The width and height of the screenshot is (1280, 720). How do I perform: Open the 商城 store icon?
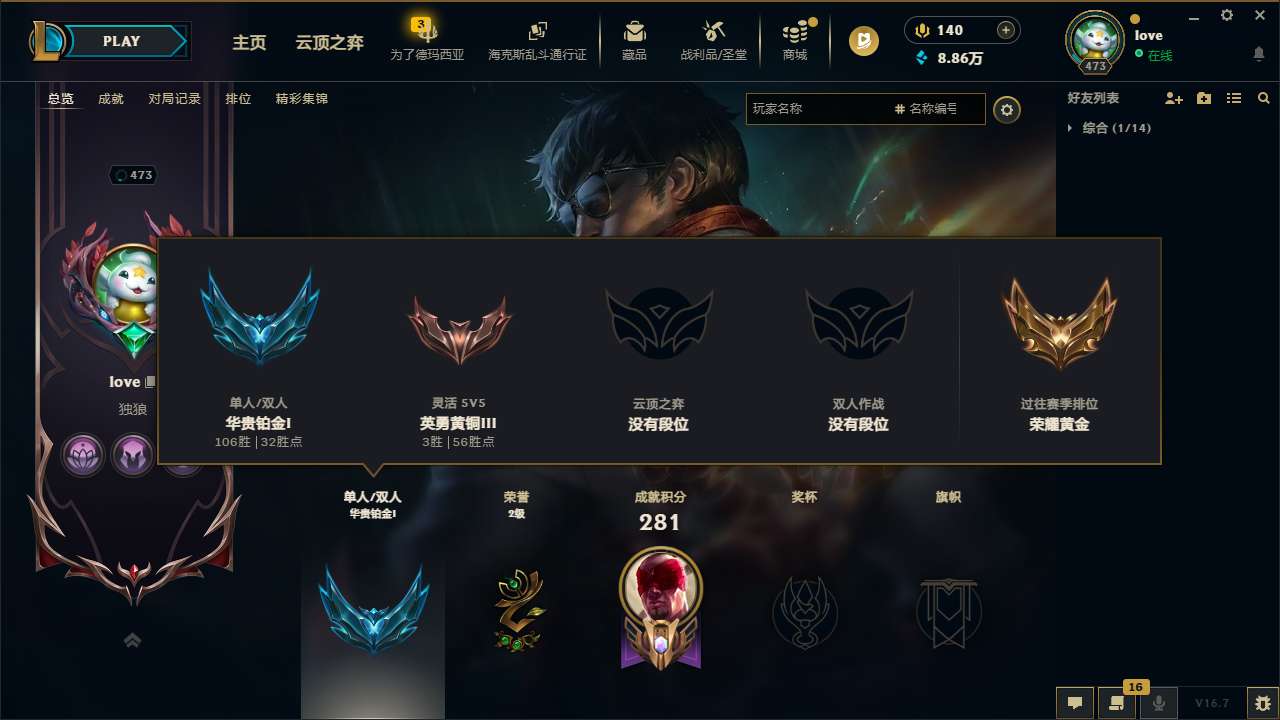(x=795, y=40)
